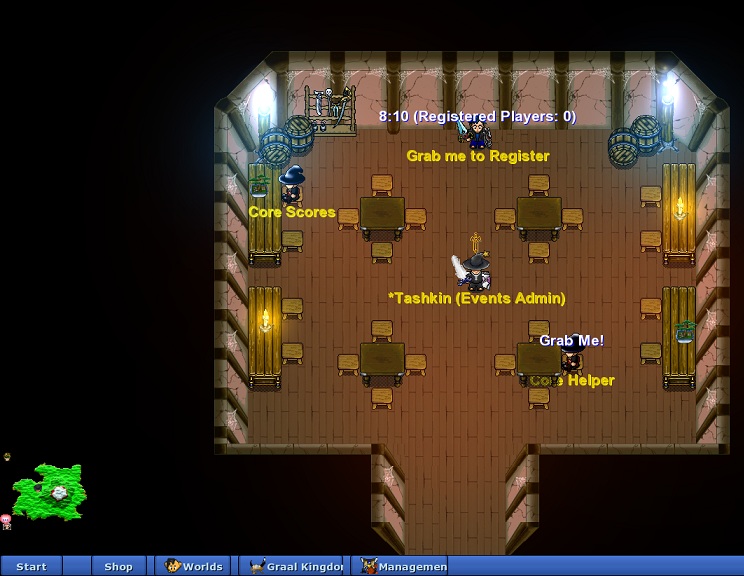Open the Shop
This screenshot has height=576, width=744.
(x=118, y=566)
